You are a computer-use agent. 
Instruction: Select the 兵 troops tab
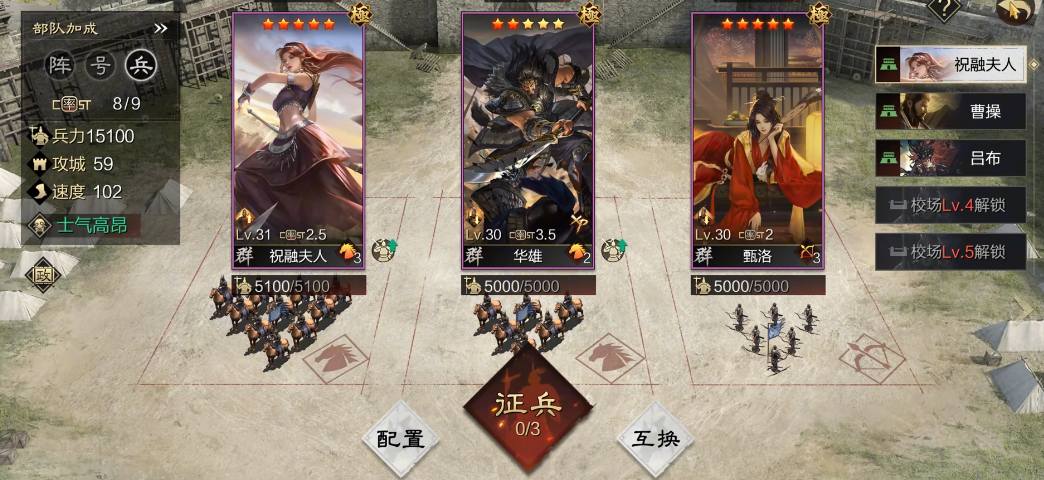tap(141, 66)
